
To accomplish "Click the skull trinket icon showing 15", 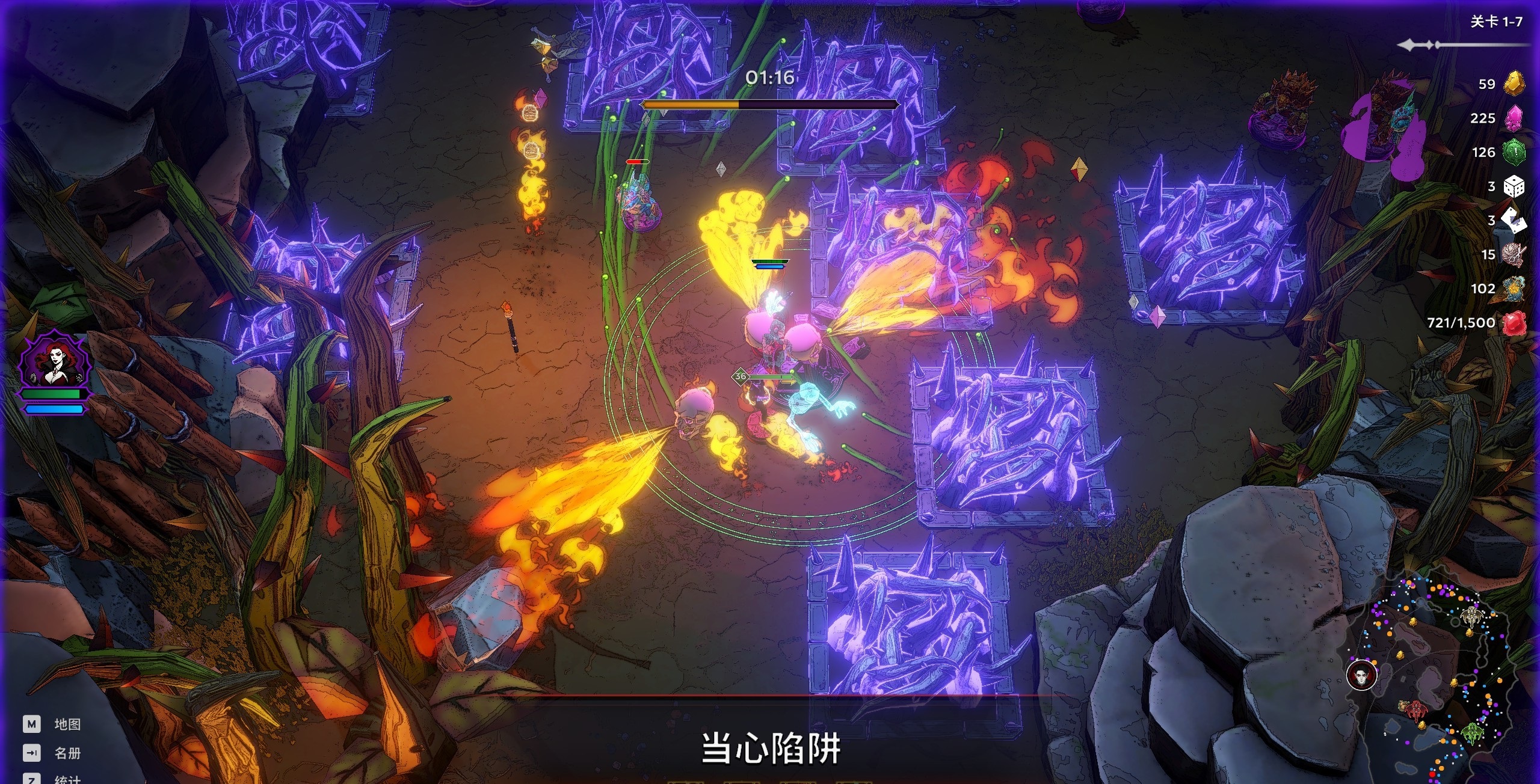I will [x=1514, y=254].
